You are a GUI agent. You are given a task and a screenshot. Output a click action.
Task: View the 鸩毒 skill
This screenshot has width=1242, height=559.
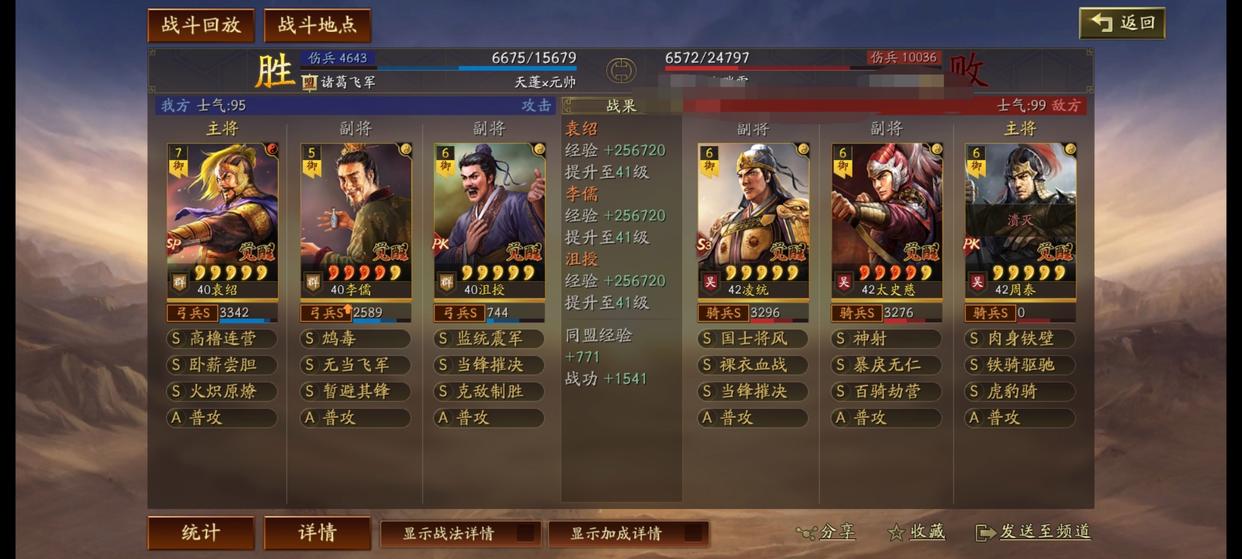tap(355, 339)
